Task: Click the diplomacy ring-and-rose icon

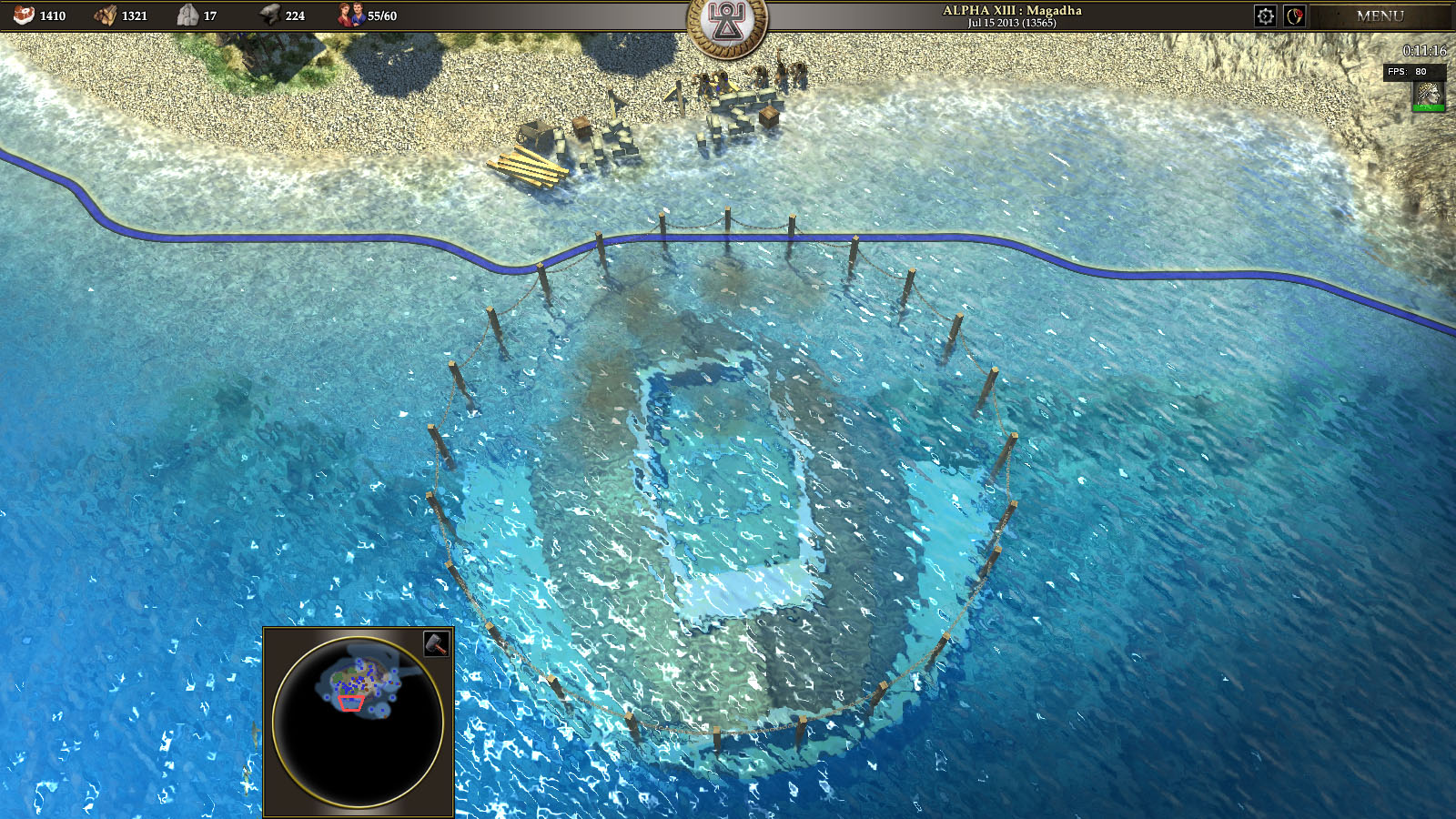Action: (1296, 14)
